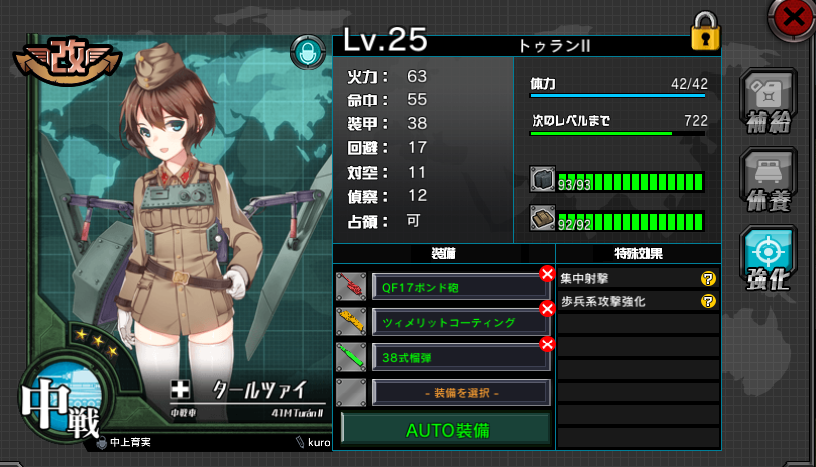Remove the 38式榴弾 with its red X
Image resolution: width=816 pixels, height=467 pixels.
point(547,345)
